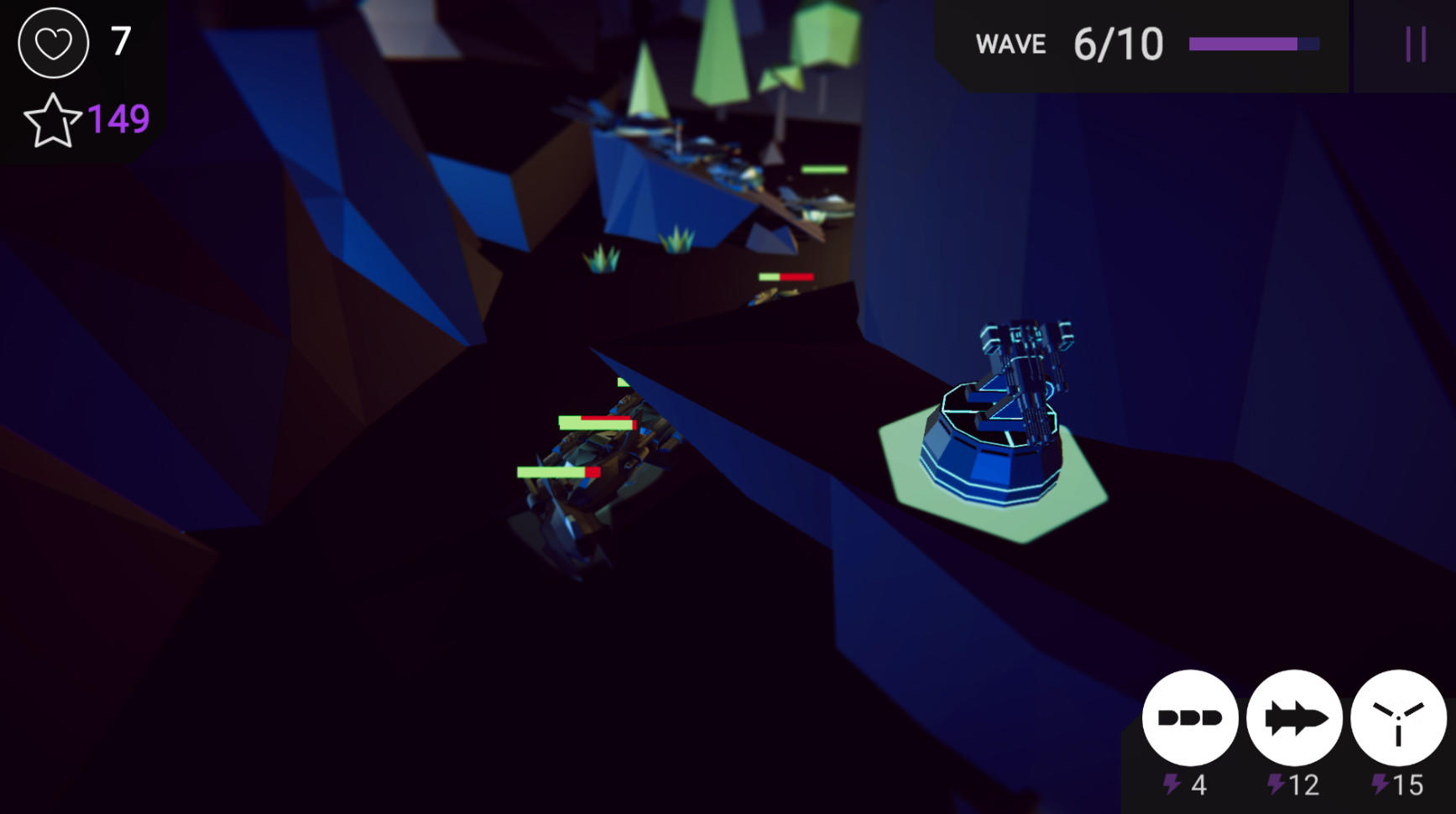Select the machine gun bullet tower icon
1456x814 pixels.
[1189, 717]
